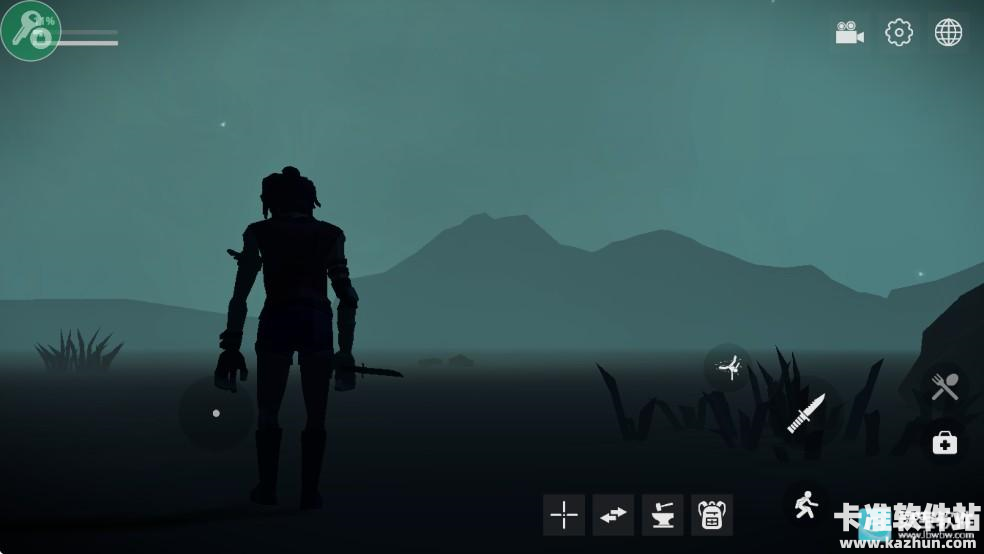Open the anvil crafting menu
The height and width of the screenshot is (554, 984).
click(662, 515)
